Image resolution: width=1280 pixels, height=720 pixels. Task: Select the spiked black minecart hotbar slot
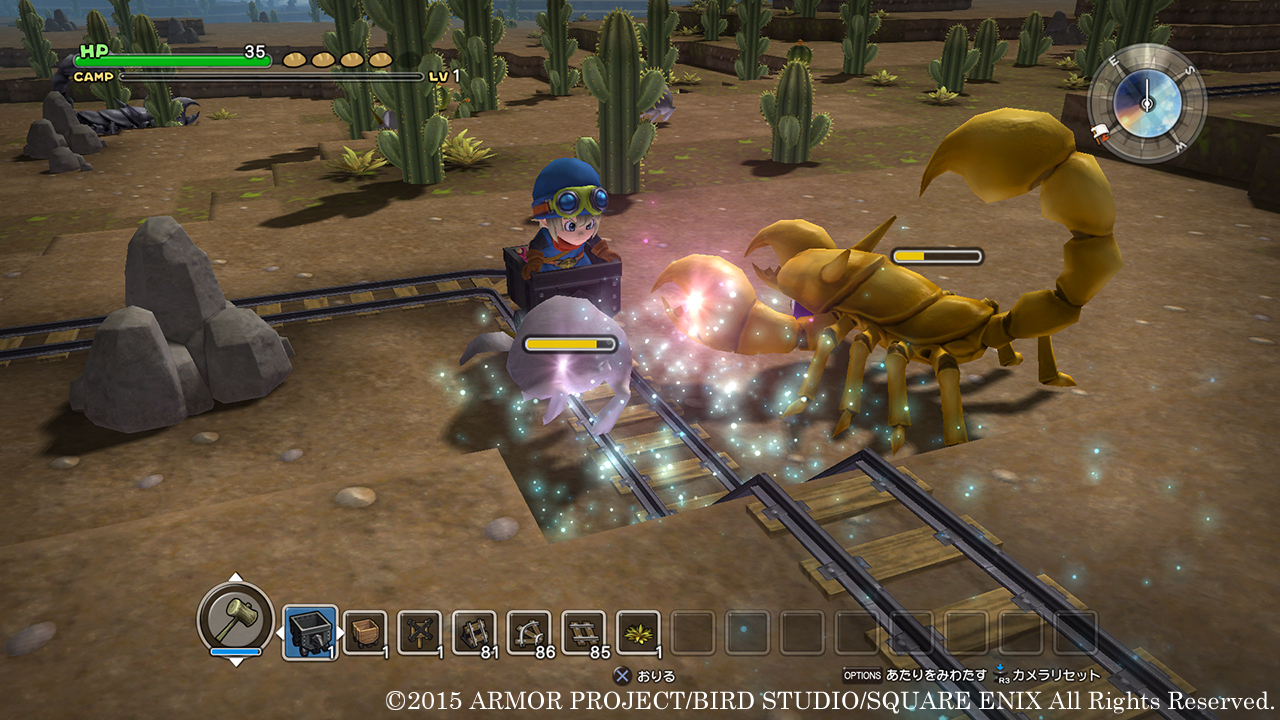(310, 632)
